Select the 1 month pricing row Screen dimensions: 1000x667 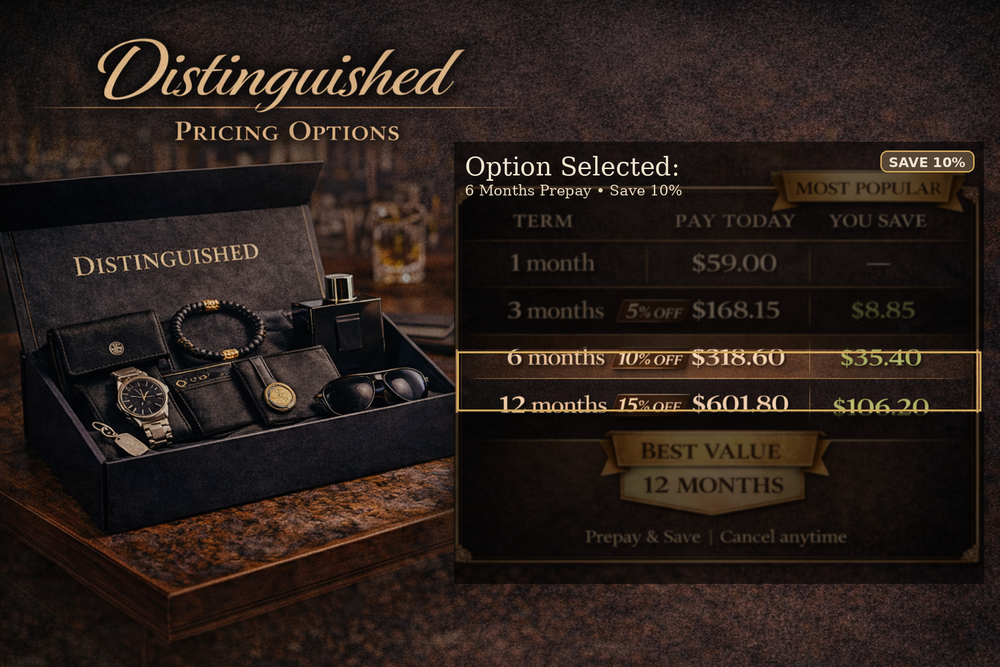point(716,264)
